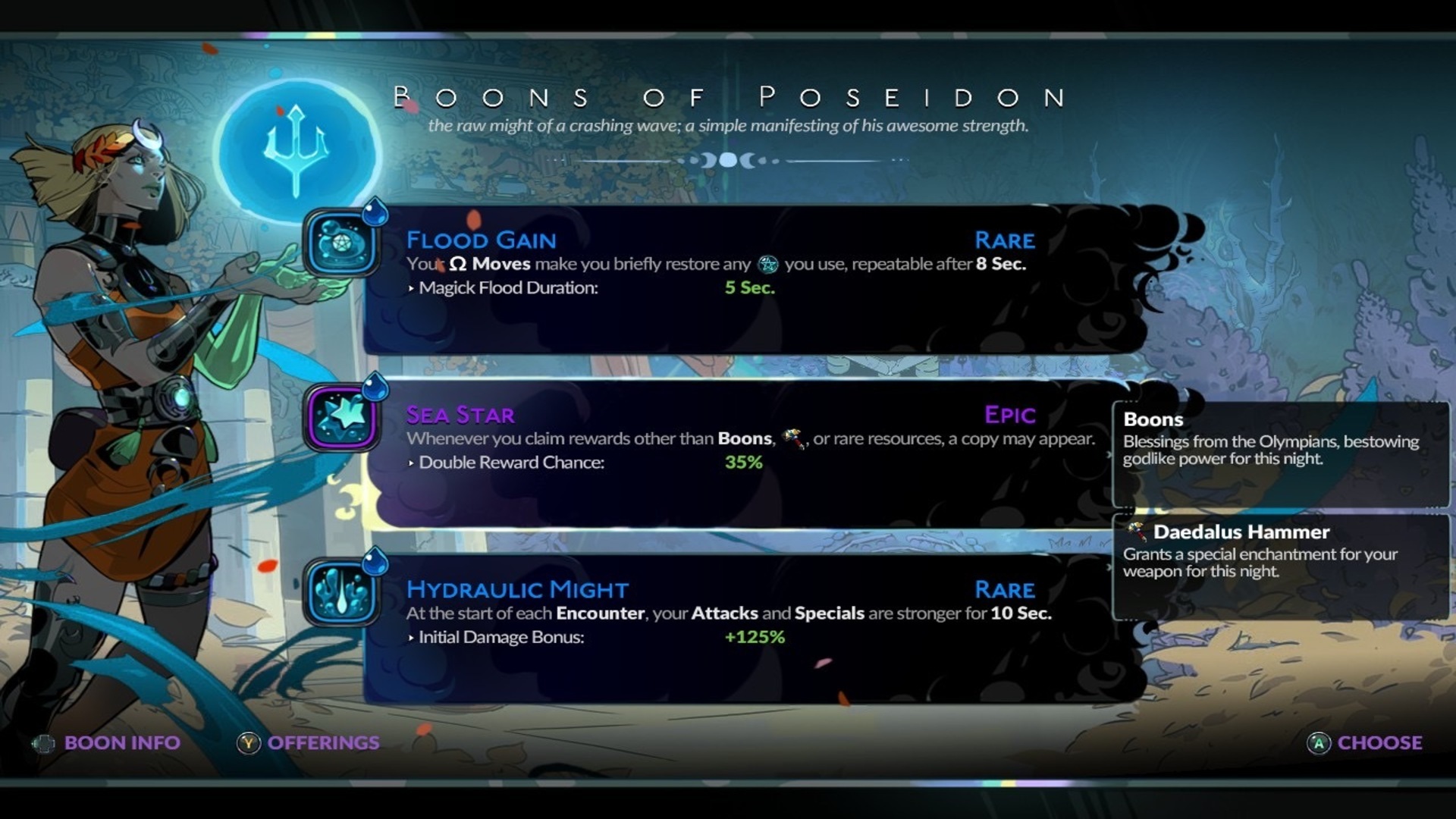Click the Epic rarity label on Sea Star
Image resolution: width=1456 pixels, height=819 pixels.
(1009, 413)
